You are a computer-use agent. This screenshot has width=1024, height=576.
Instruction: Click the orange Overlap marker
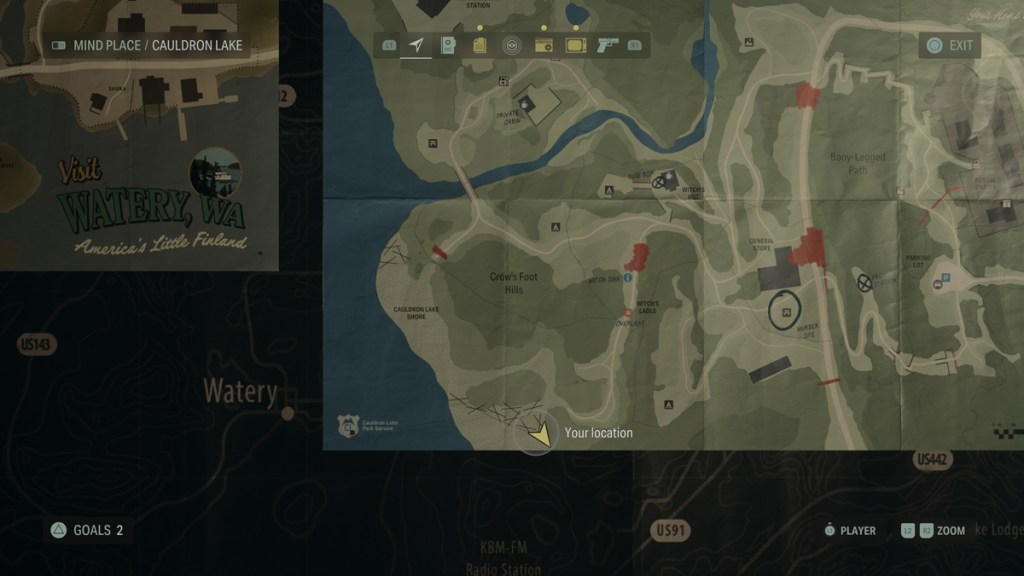point(628,313)
